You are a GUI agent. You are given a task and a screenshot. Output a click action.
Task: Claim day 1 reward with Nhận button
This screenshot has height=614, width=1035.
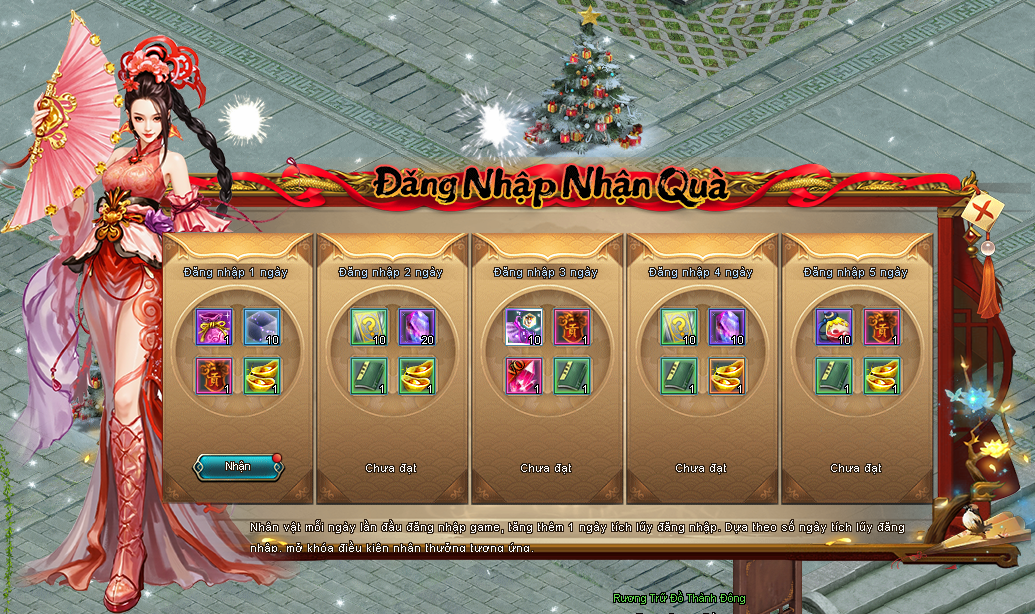pos(238,467)
